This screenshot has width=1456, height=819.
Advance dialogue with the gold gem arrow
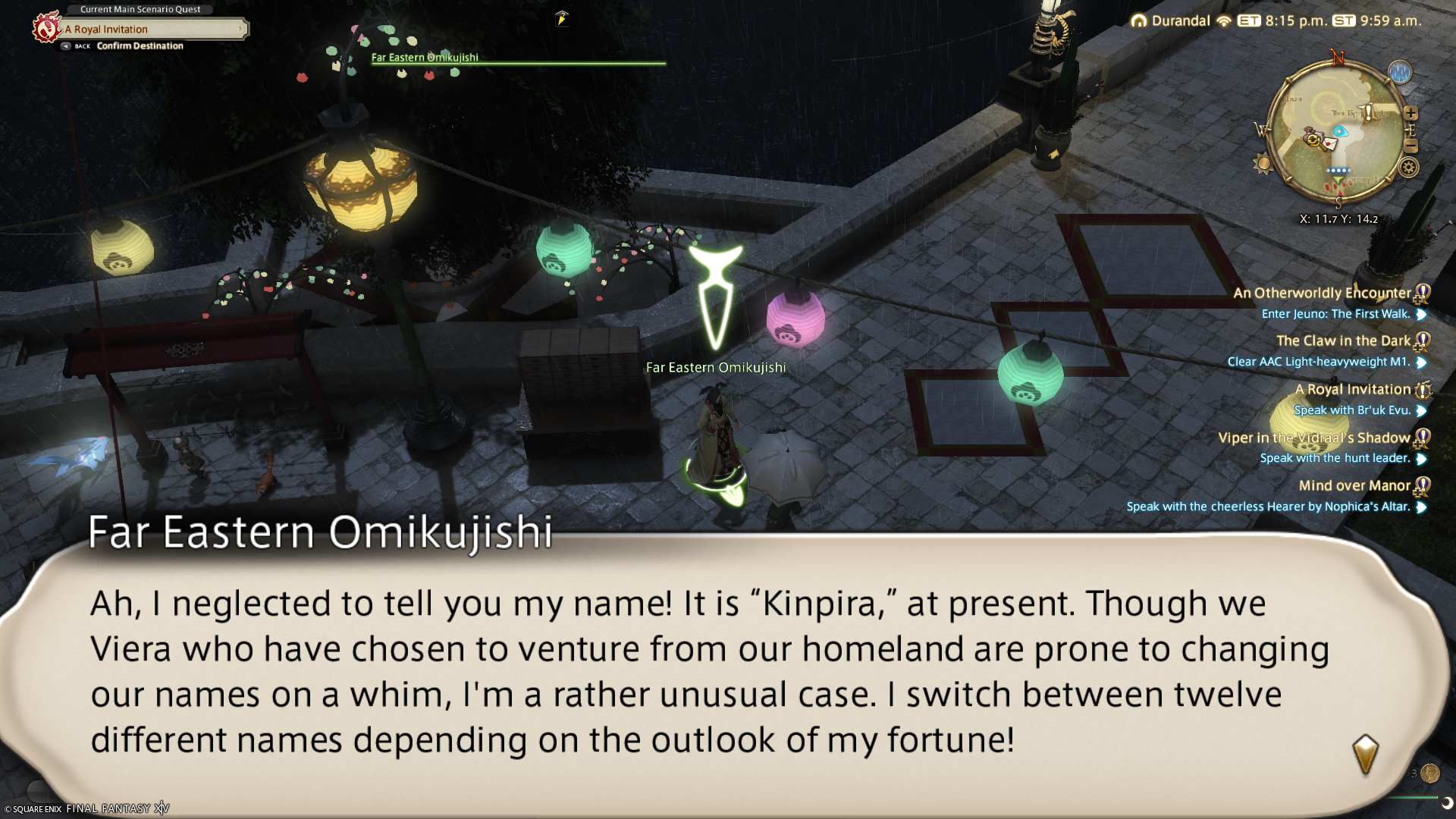(x=1365, y=753)
